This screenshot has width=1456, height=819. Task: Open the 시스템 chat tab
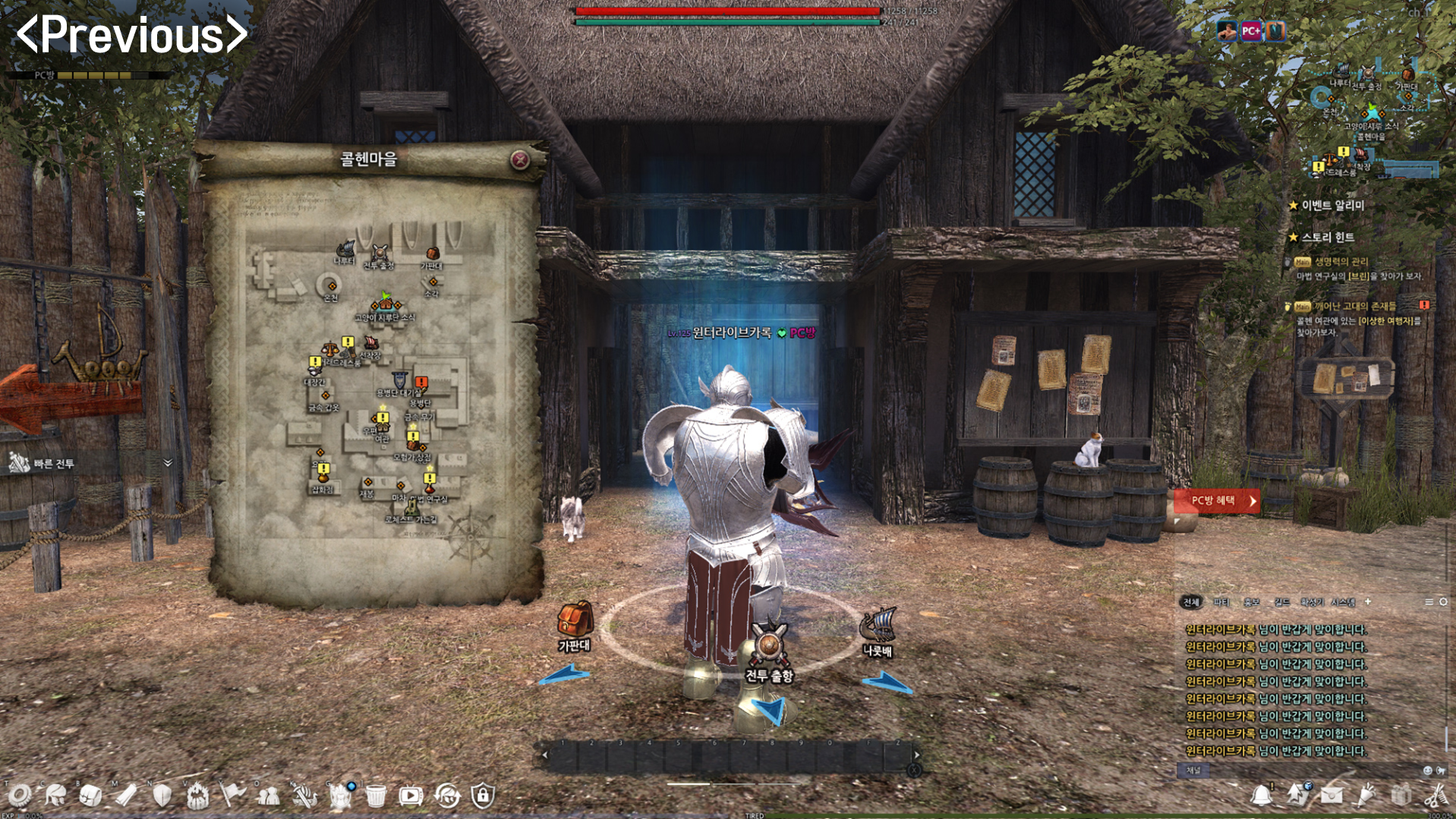click(x=1343, y=602)
